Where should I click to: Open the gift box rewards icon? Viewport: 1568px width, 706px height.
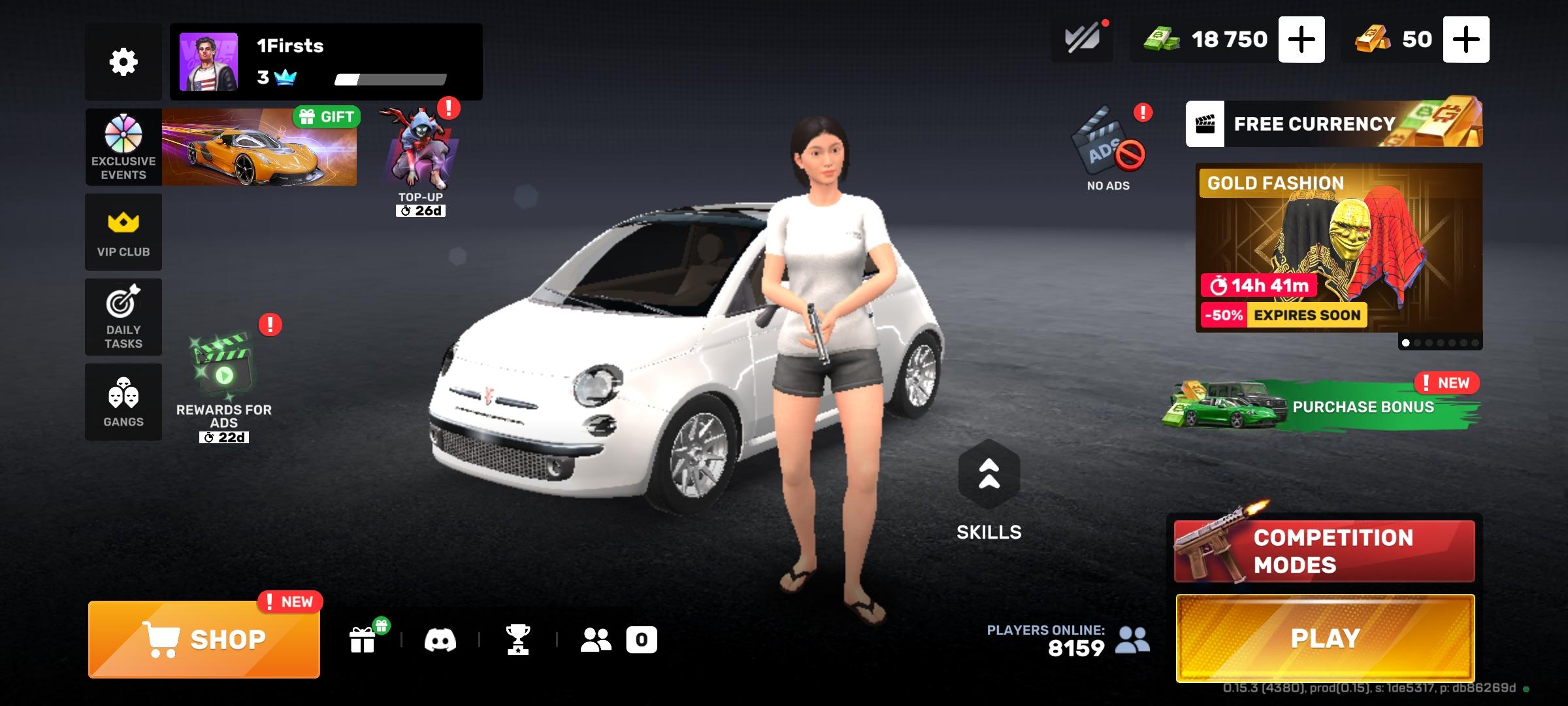click(x=363, y=639)
